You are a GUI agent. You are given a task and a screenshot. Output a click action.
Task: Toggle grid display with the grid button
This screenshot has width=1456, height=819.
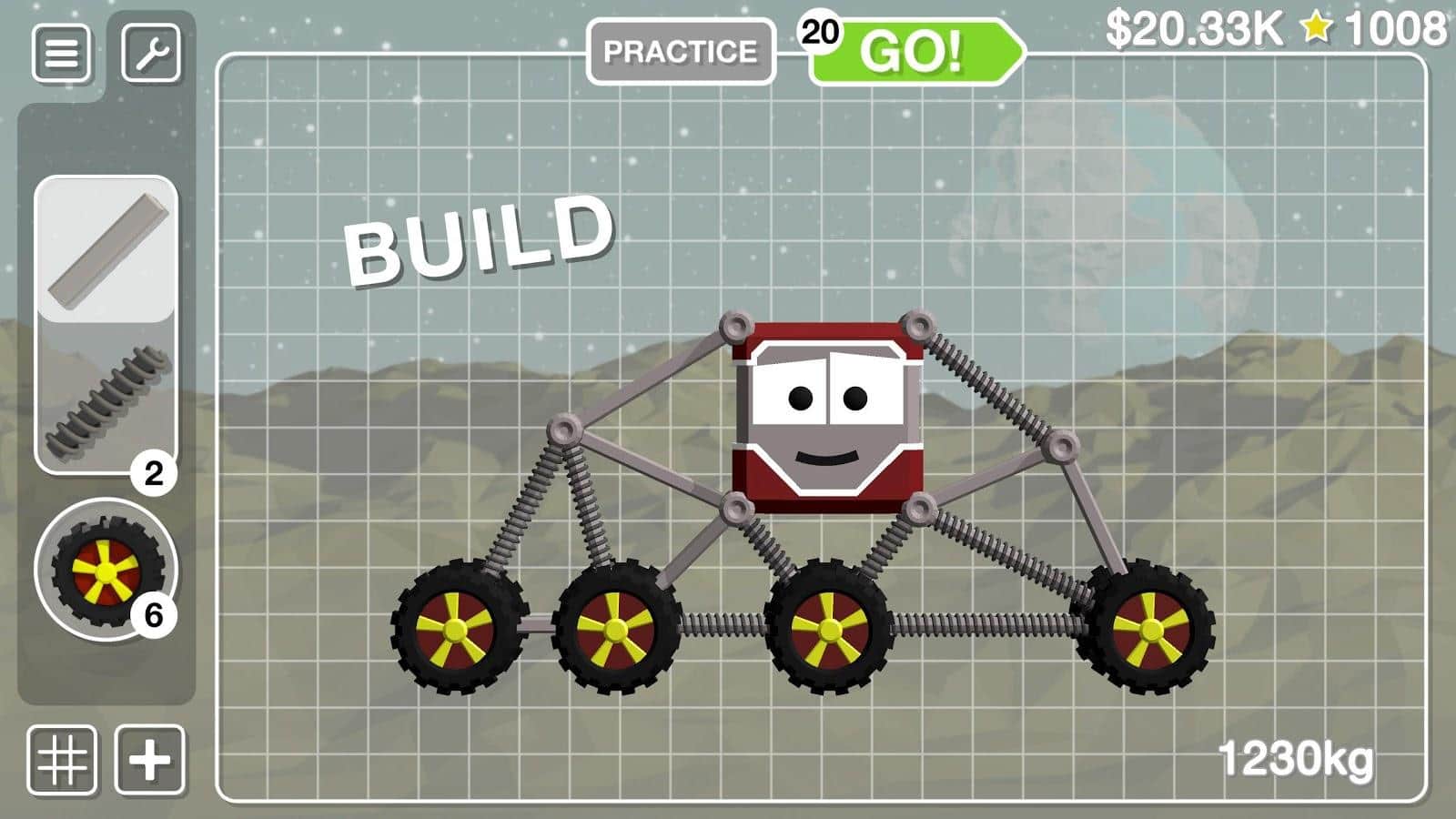[60, 758]
